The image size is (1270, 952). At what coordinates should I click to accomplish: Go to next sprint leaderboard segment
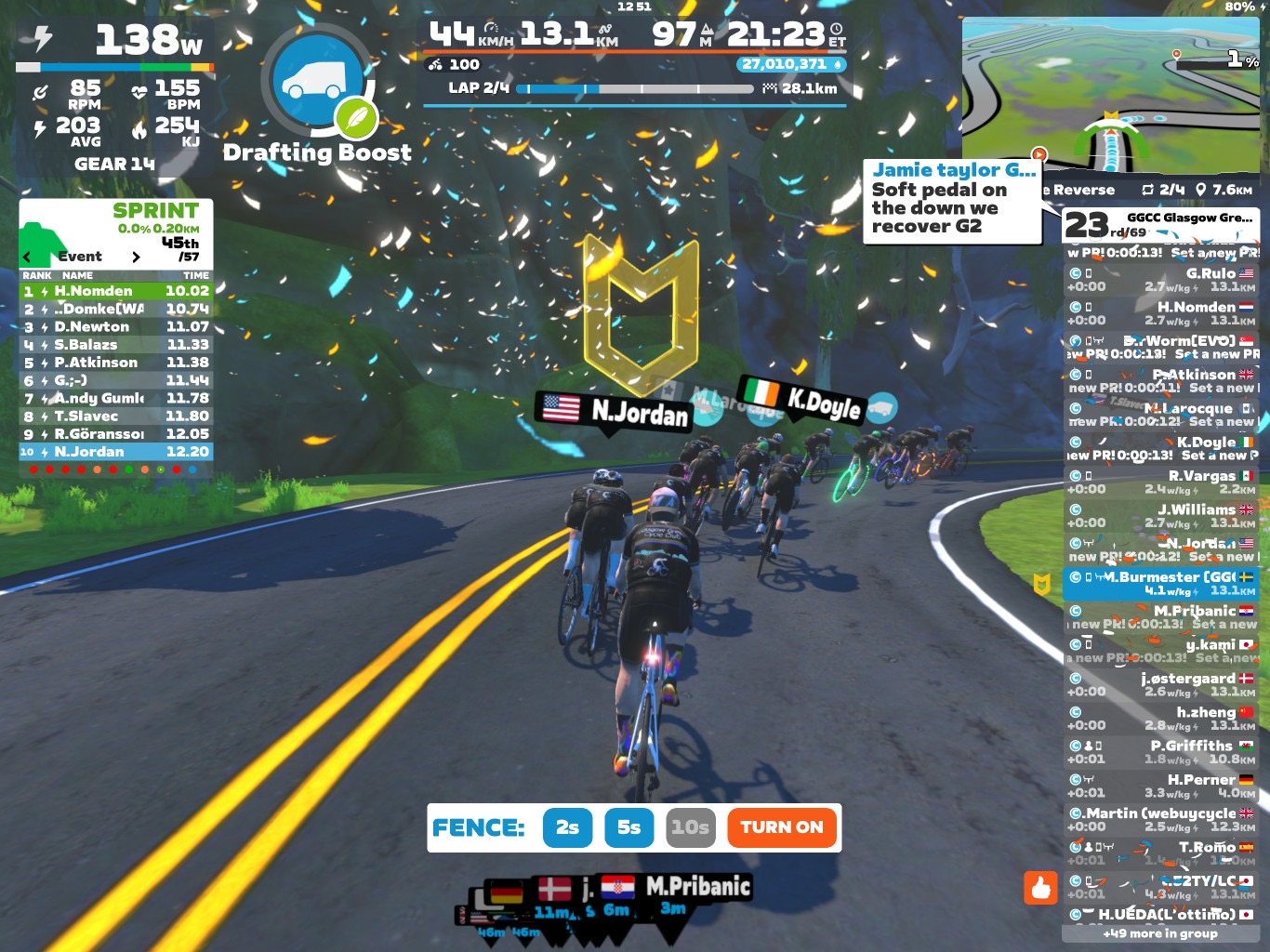pyautogui.click(x=136, y=257)
